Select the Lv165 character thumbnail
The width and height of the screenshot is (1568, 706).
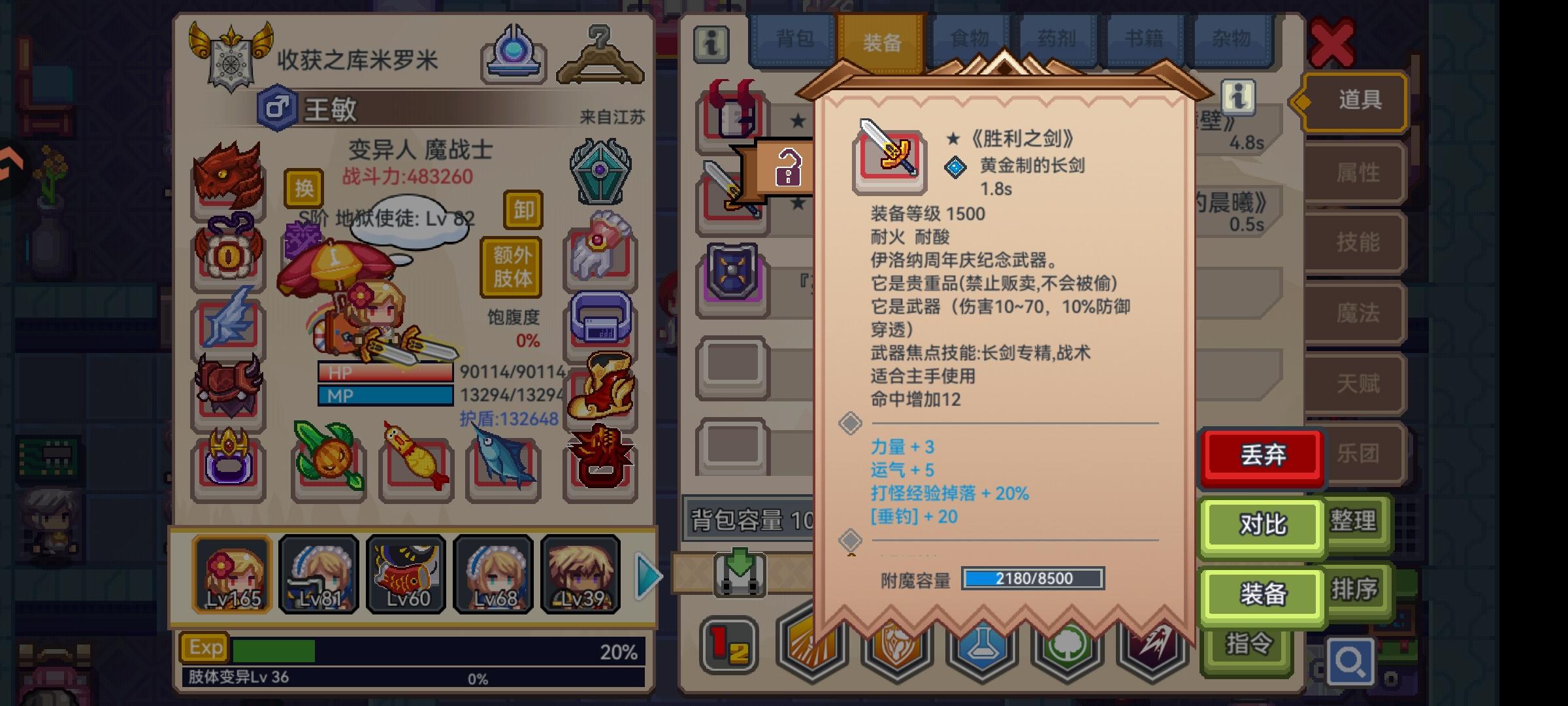pyautogui.click(x=232, y=575)
